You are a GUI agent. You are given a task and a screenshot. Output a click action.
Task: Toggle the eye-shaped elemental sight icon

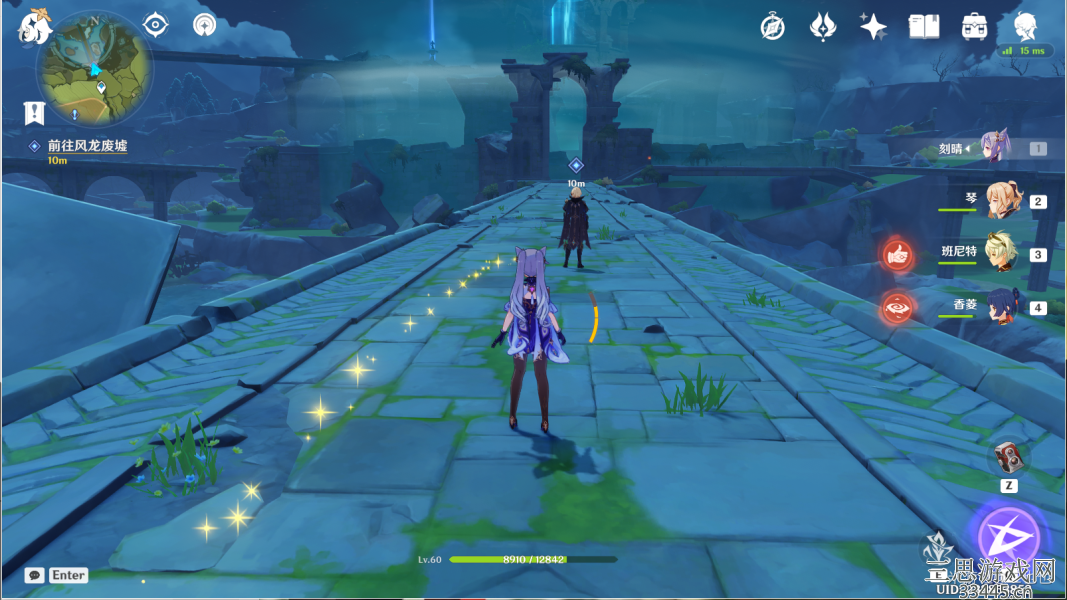point(155,25)
